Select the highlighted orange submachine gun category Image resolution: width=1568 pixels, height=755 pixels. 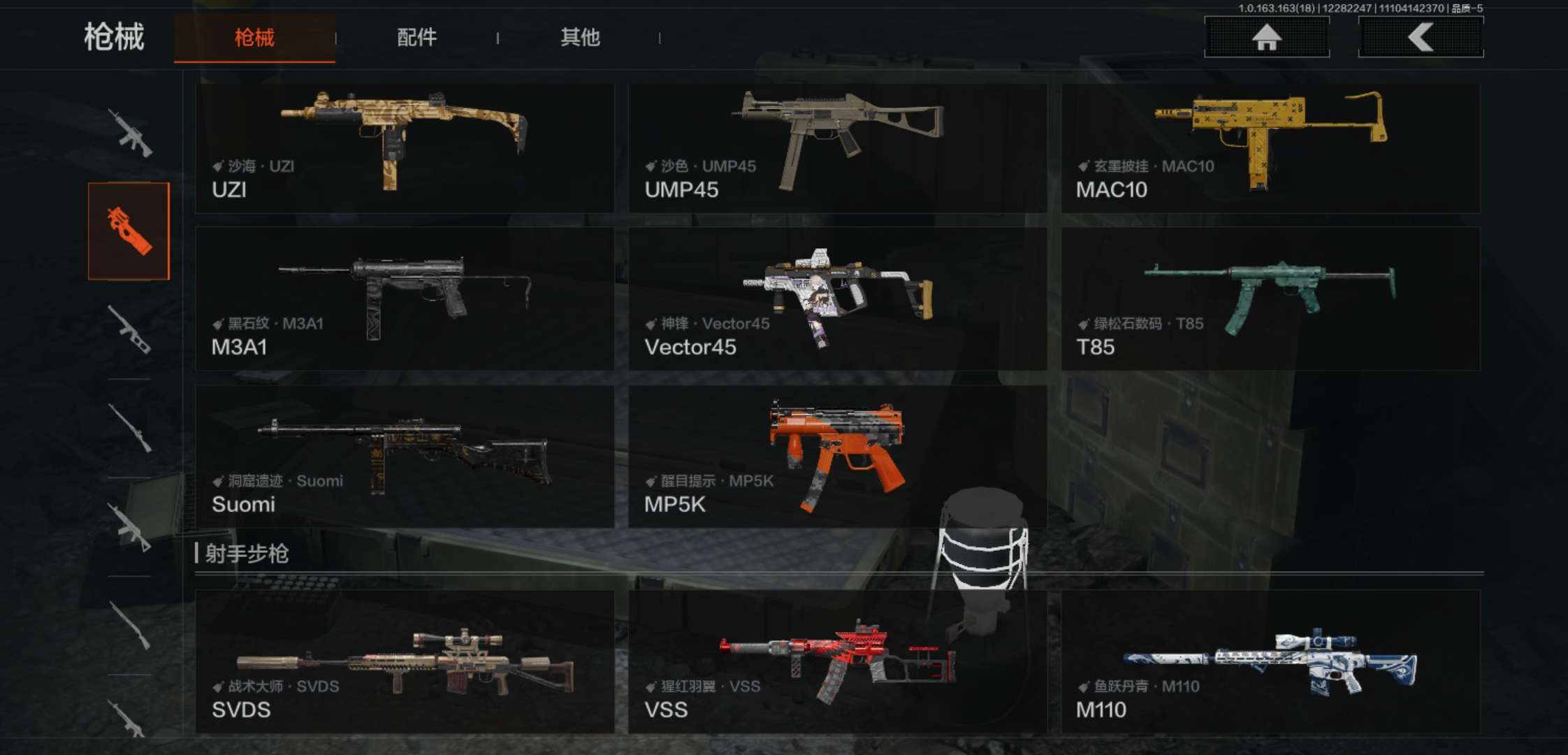(129, 231)
